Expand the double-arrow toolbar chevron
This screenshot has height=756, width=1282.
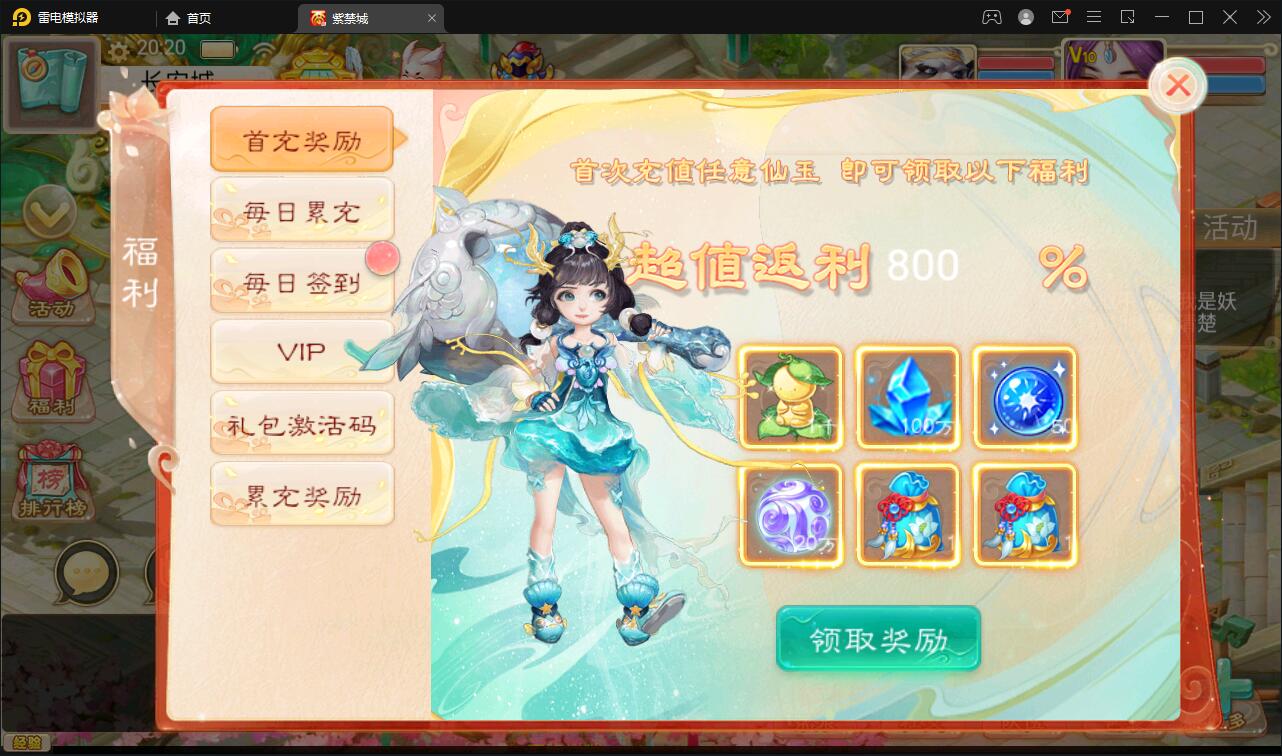1262,17
